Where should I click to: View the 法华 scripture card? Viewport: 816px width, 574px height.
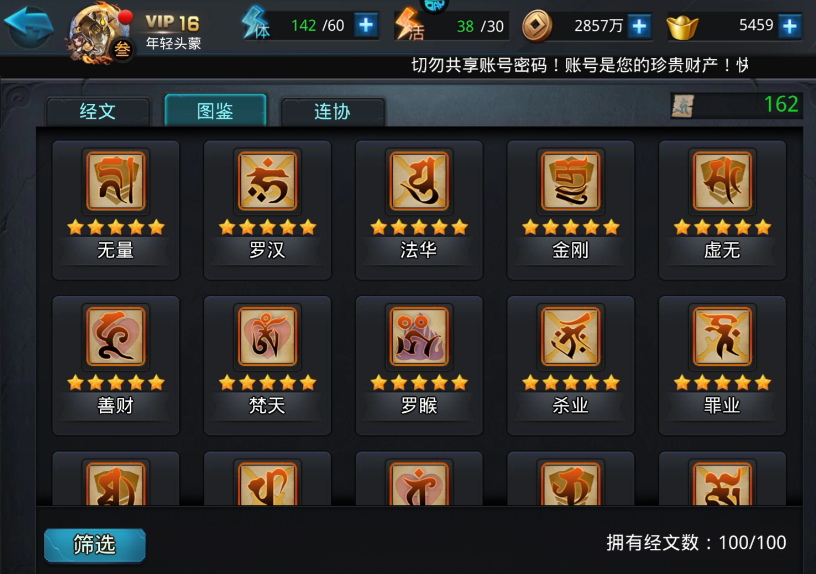coord(419,208)
